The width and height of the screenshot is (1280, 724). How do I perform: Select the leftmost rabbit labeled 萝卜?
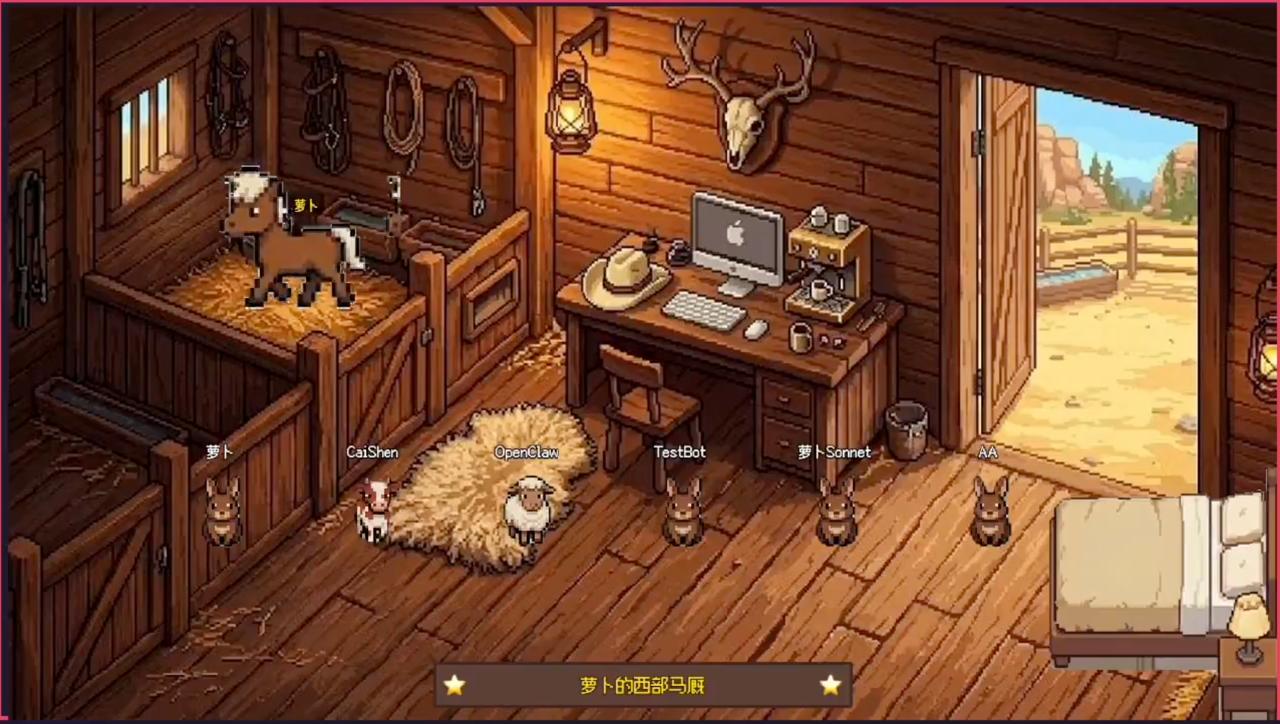pos(222,513)
